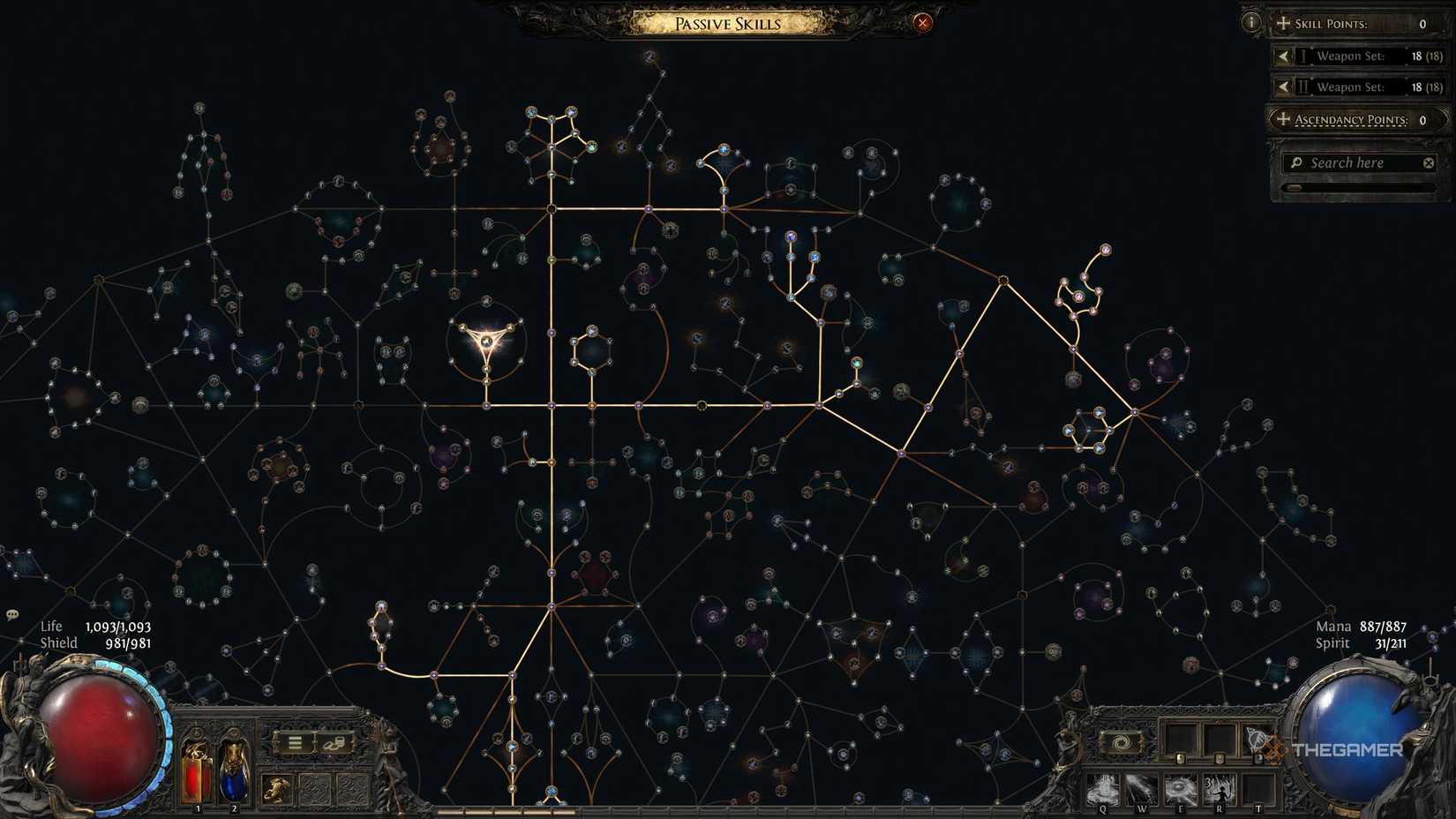Clear the search field using its X button

(x=1428, y=162)
